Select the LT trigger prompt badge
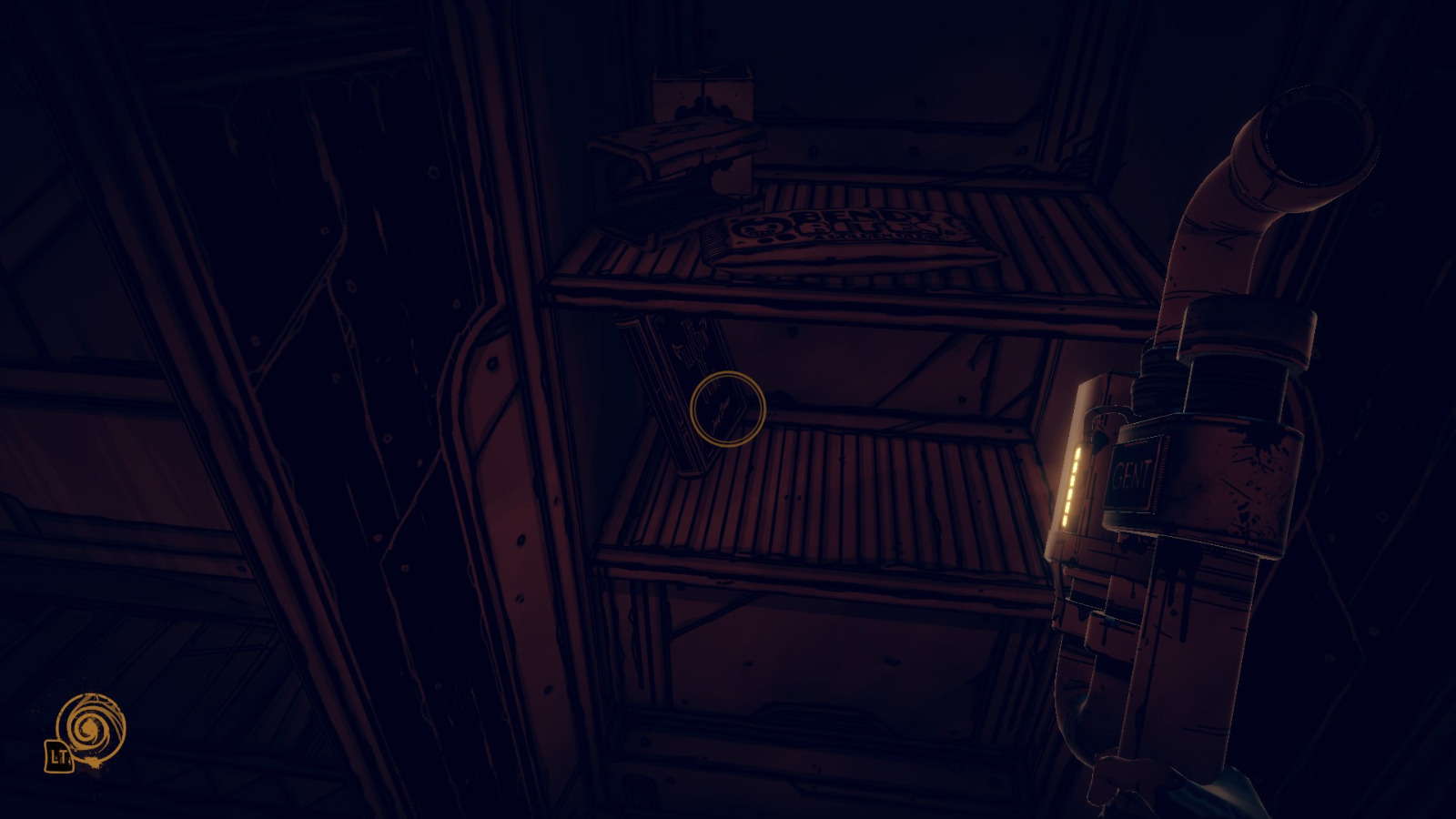This screenshot has height=819, width=1456. click(x=58, y=758)
